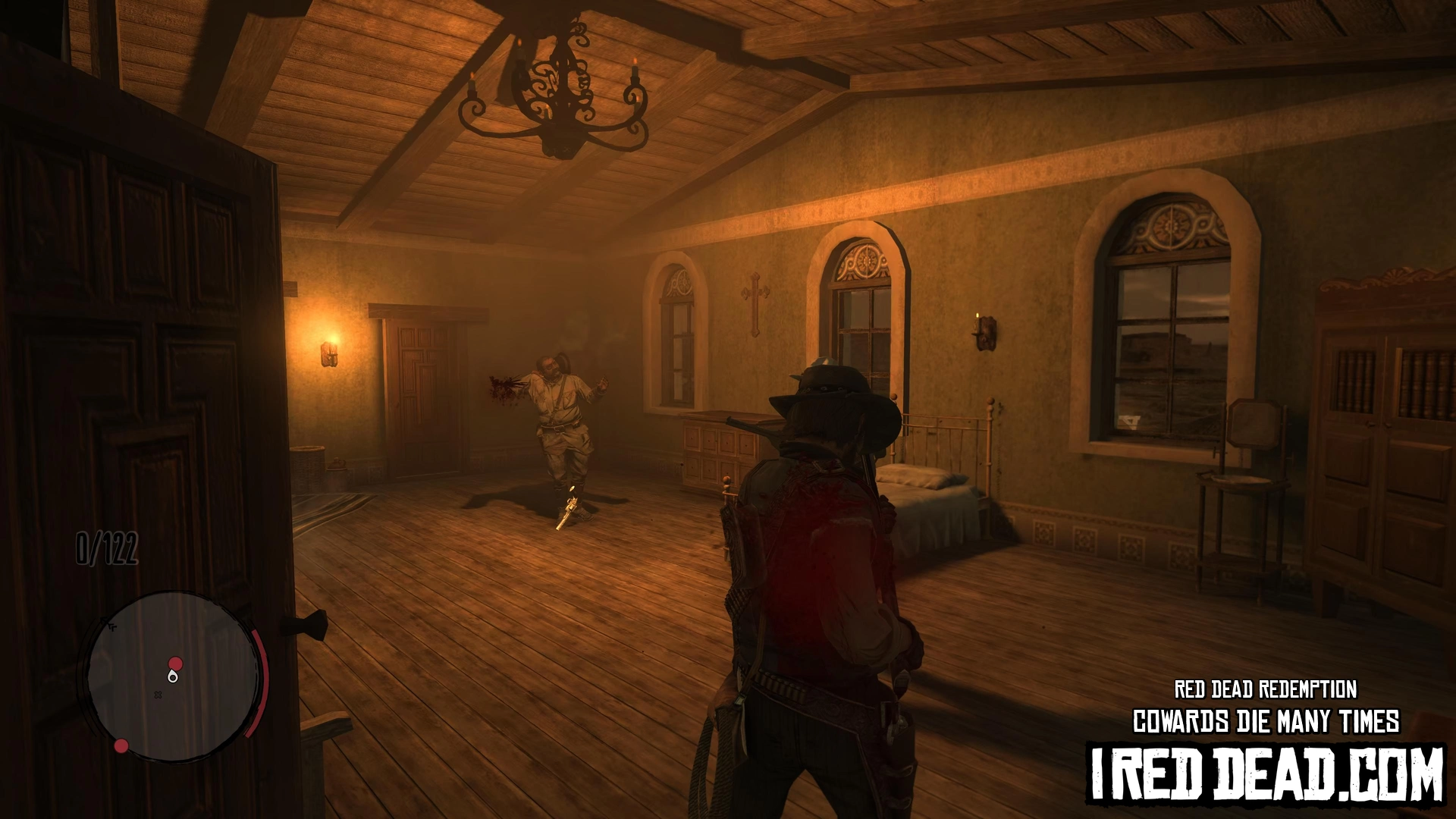Click the white player marker on the minimap
This screenshot has height=819, width=1456.
tap(174, 676)
